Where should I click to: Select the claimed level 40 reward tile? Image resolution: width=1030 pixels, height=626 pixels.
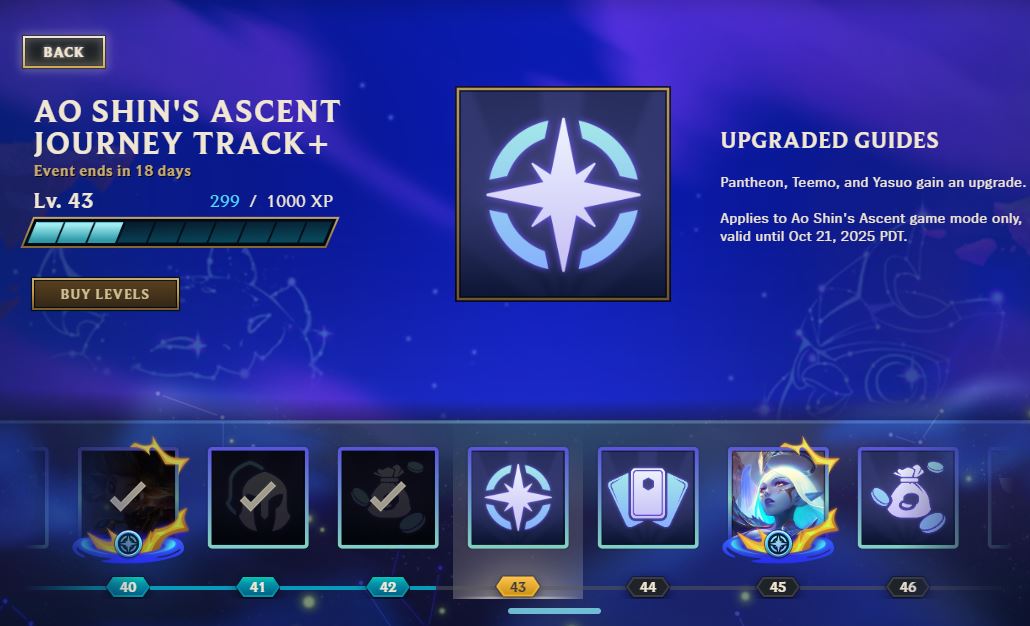click(128, 497)
